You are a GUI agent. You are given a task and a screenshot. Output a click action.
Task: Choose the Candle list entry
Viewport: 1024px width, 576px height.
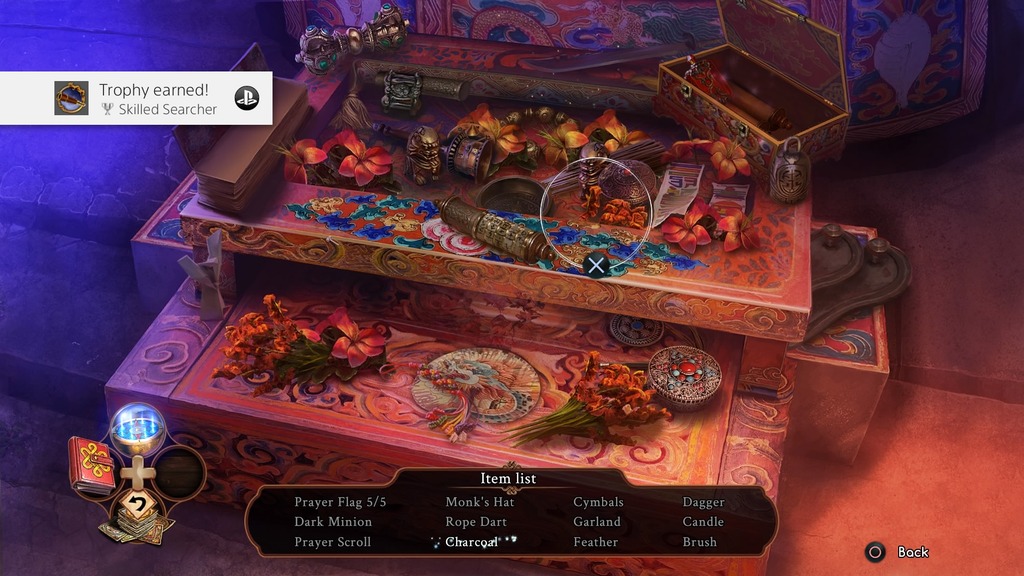click(703, 522)
